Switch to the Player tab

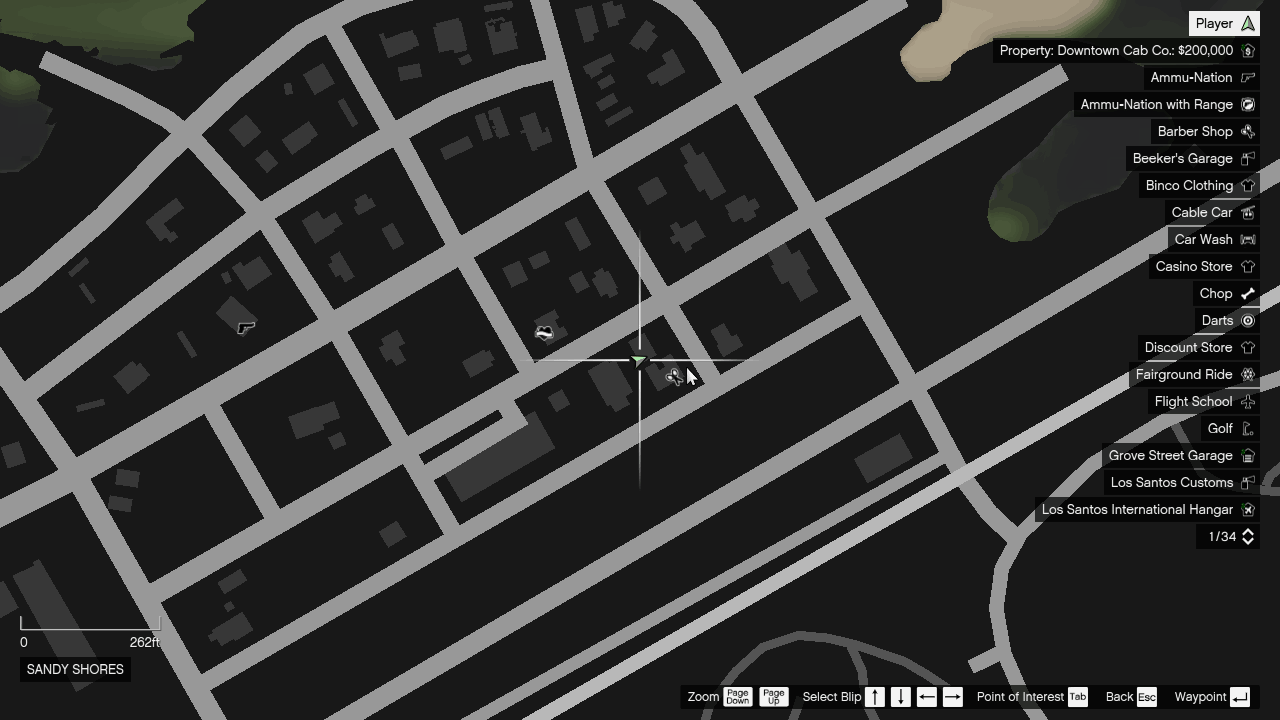pyautogui.click(x=1223, y=22)
